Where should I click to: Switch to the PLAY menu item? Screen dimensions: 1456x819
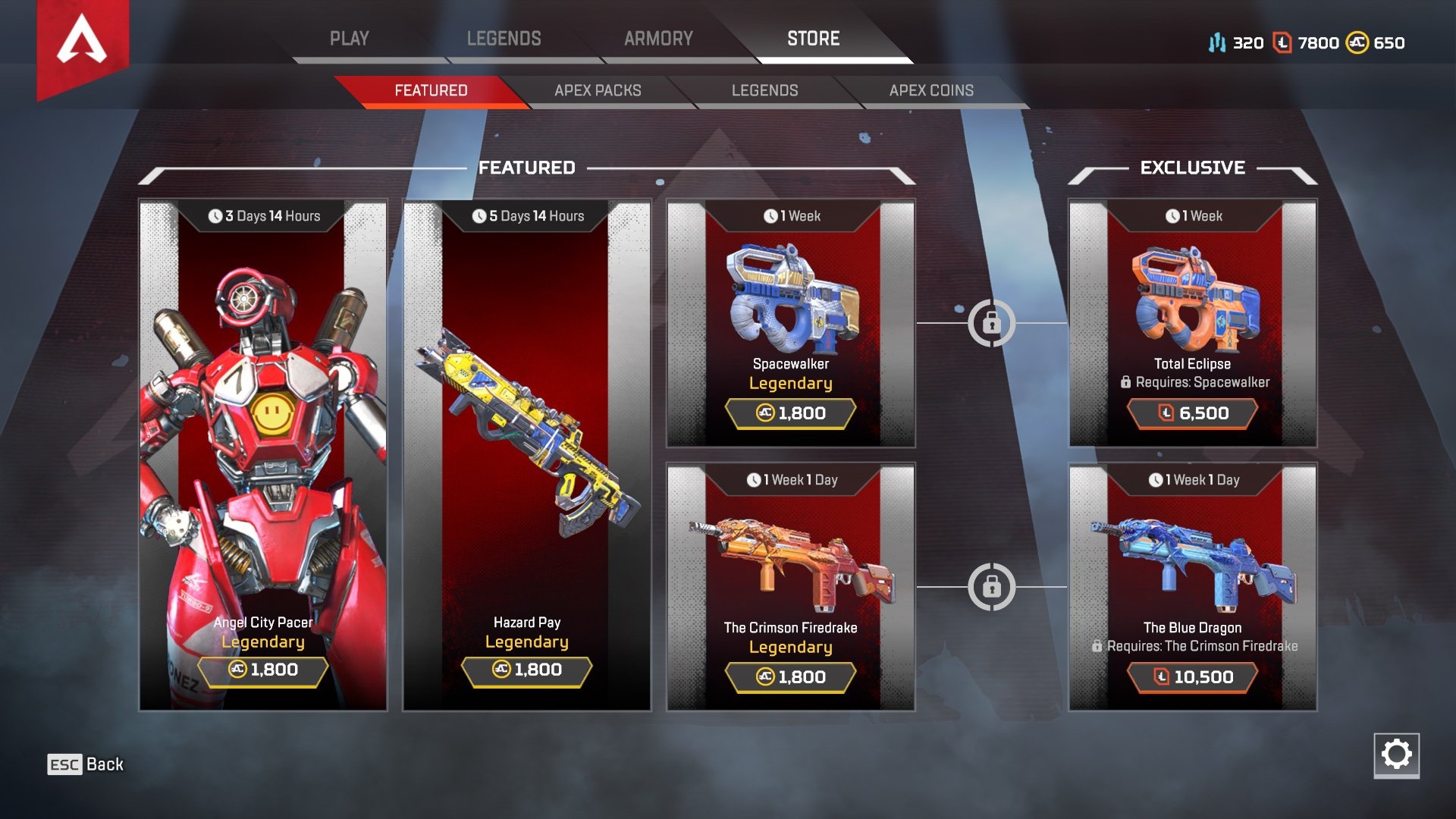click(350, 39)
